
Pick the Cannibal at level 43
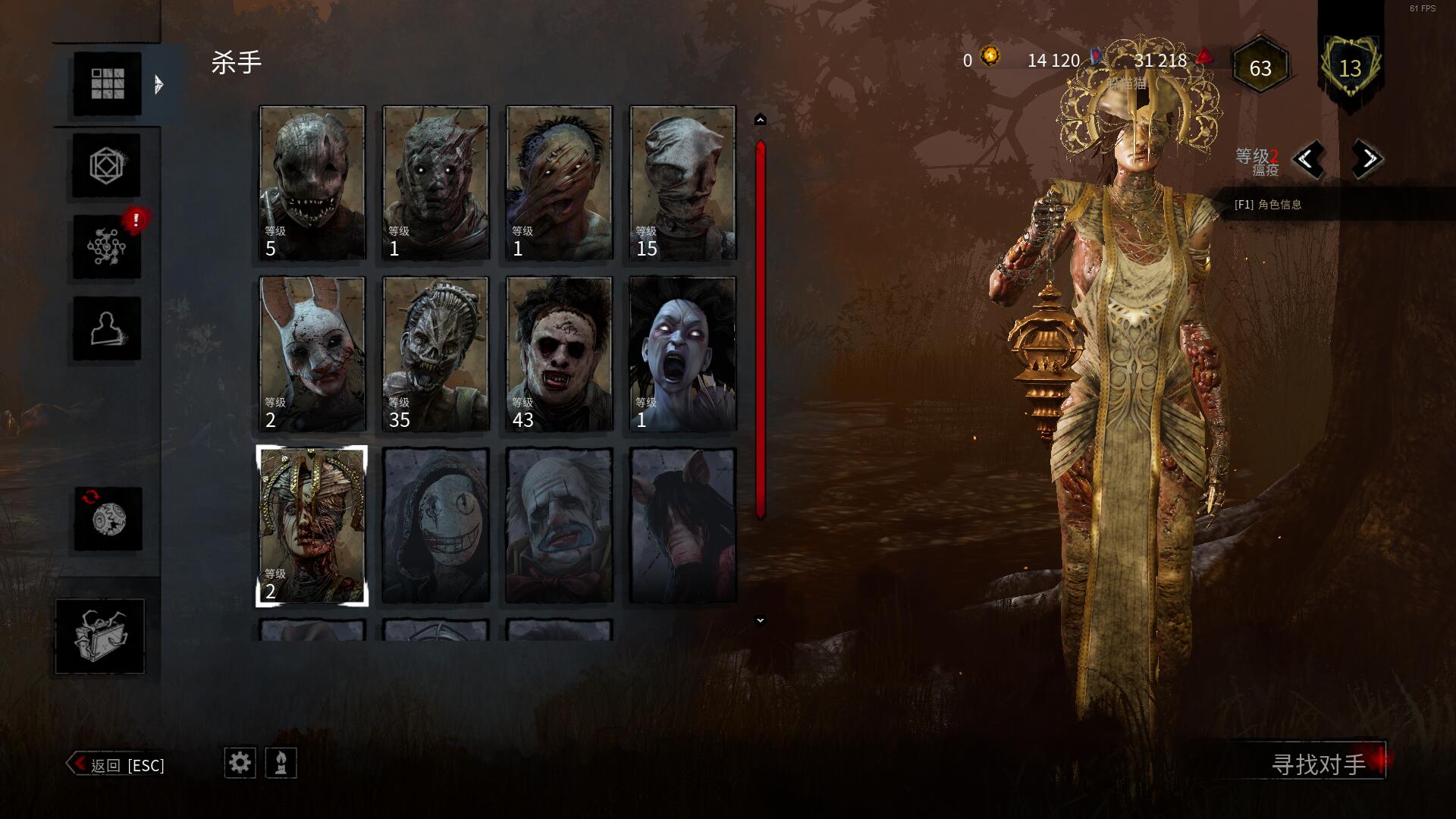[x=559, y=354]
